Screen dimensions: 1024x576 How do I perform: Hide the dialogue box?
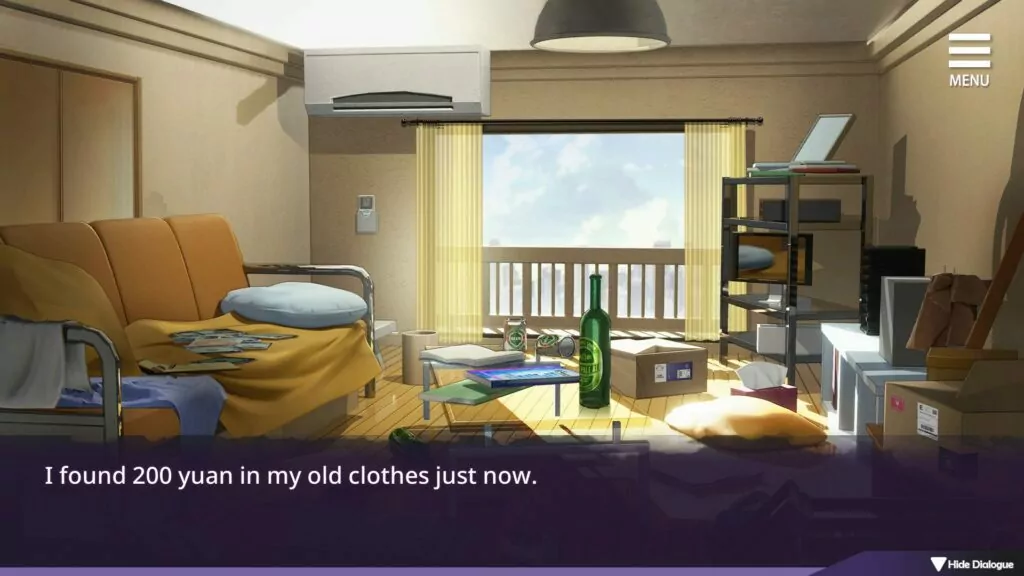pyautogui.click(x=972, y=564)
